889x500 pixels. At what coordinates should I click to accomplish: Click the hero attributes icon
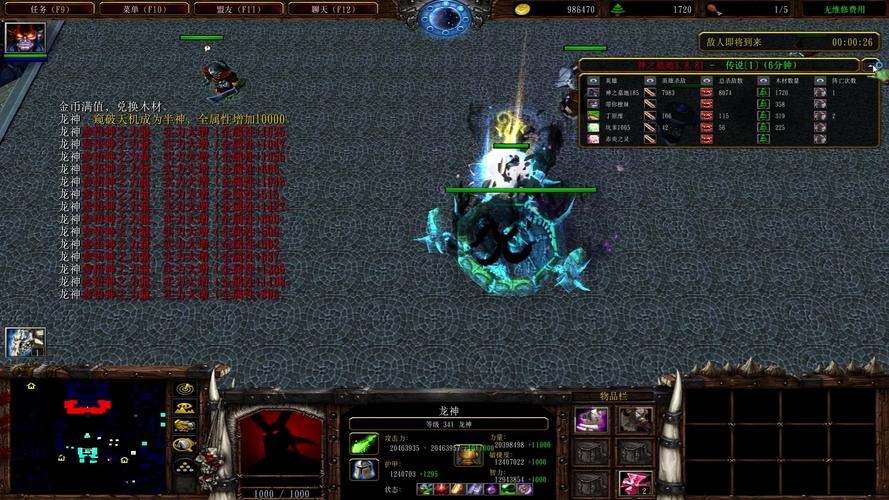pyautogui.click(x=469, y=455)
